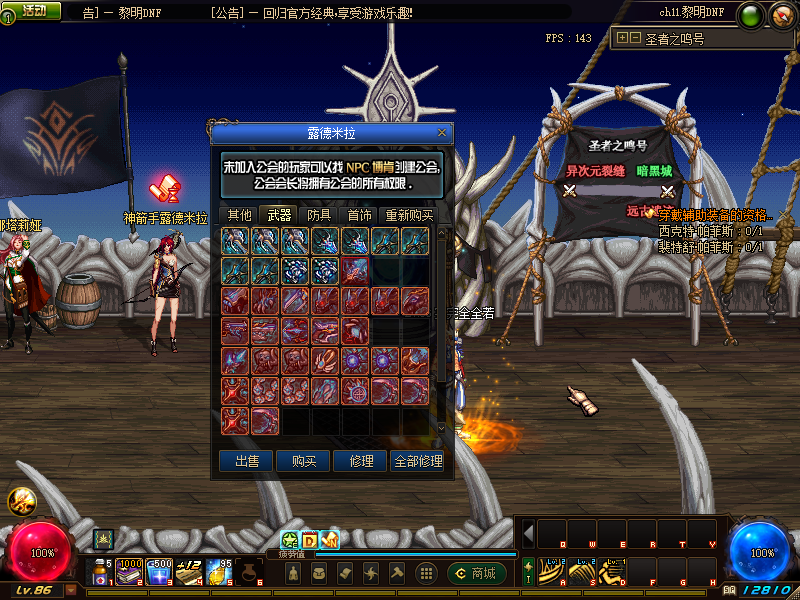Select the first weapon in the shop grid
This screenshot has width=800, height=600.
click(x=235, y=241)
